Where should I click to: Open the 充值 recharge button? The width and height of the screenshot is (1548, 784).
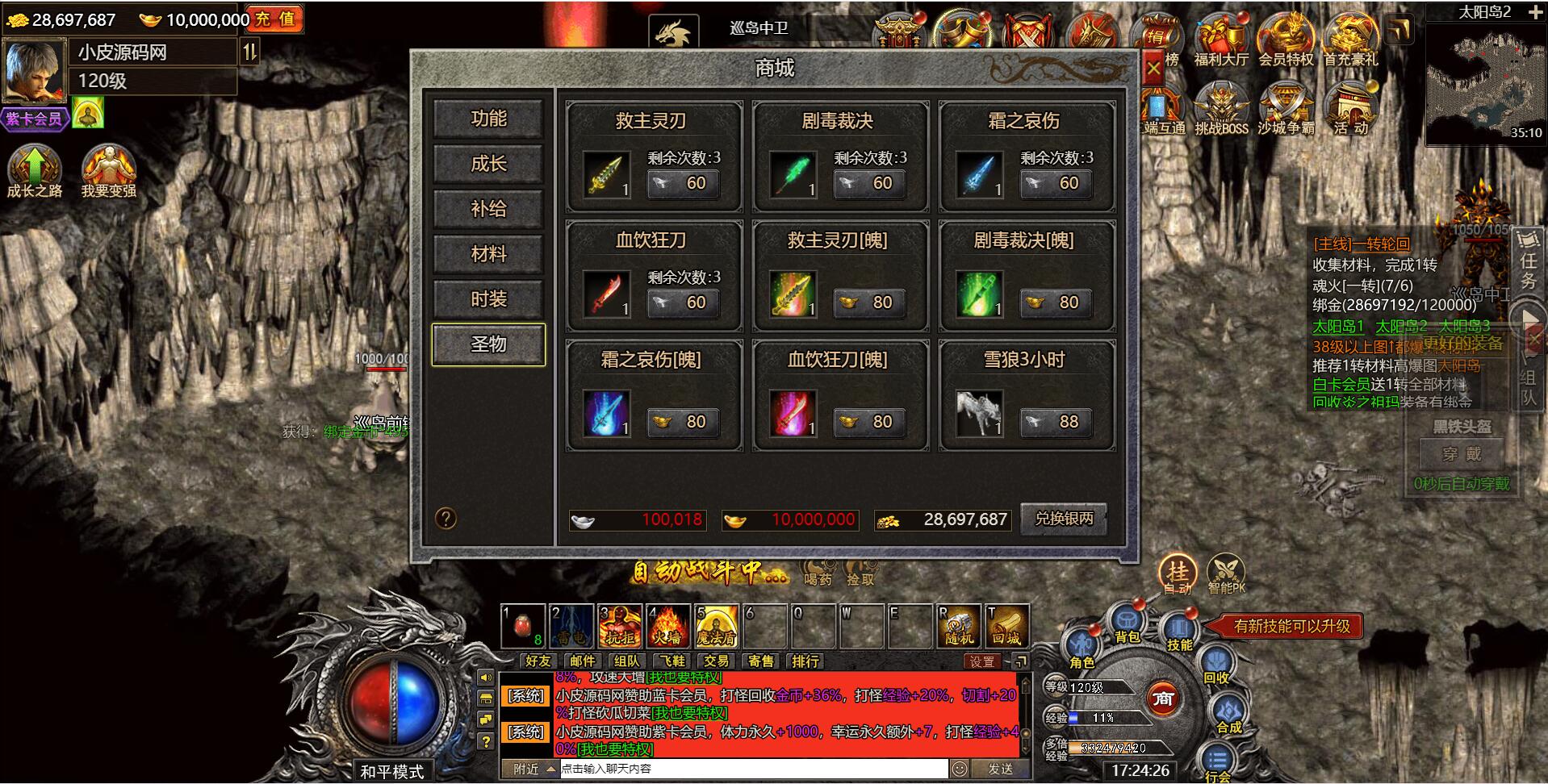[276, 19]
